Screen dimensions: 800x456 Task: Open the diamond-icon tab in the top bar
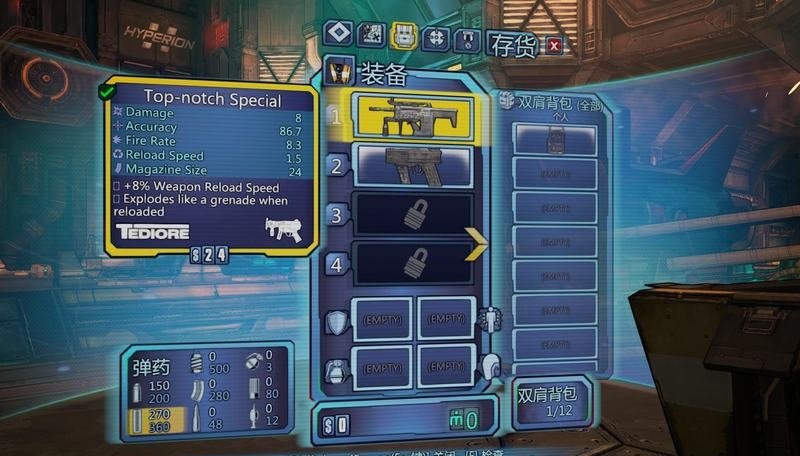pos(337,35)
